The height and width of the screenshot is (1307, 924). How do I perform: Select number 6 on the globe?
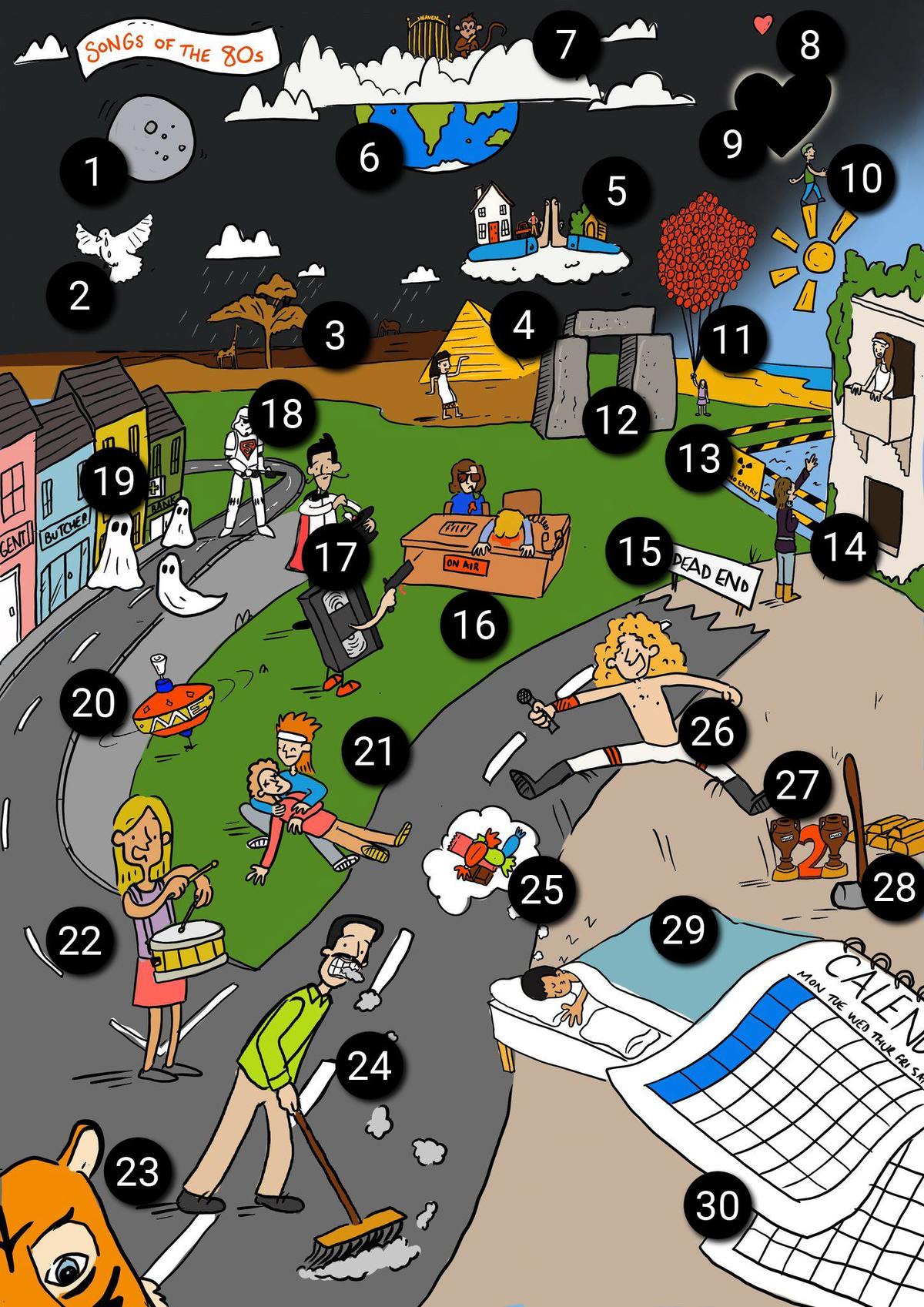click(370, 158)
